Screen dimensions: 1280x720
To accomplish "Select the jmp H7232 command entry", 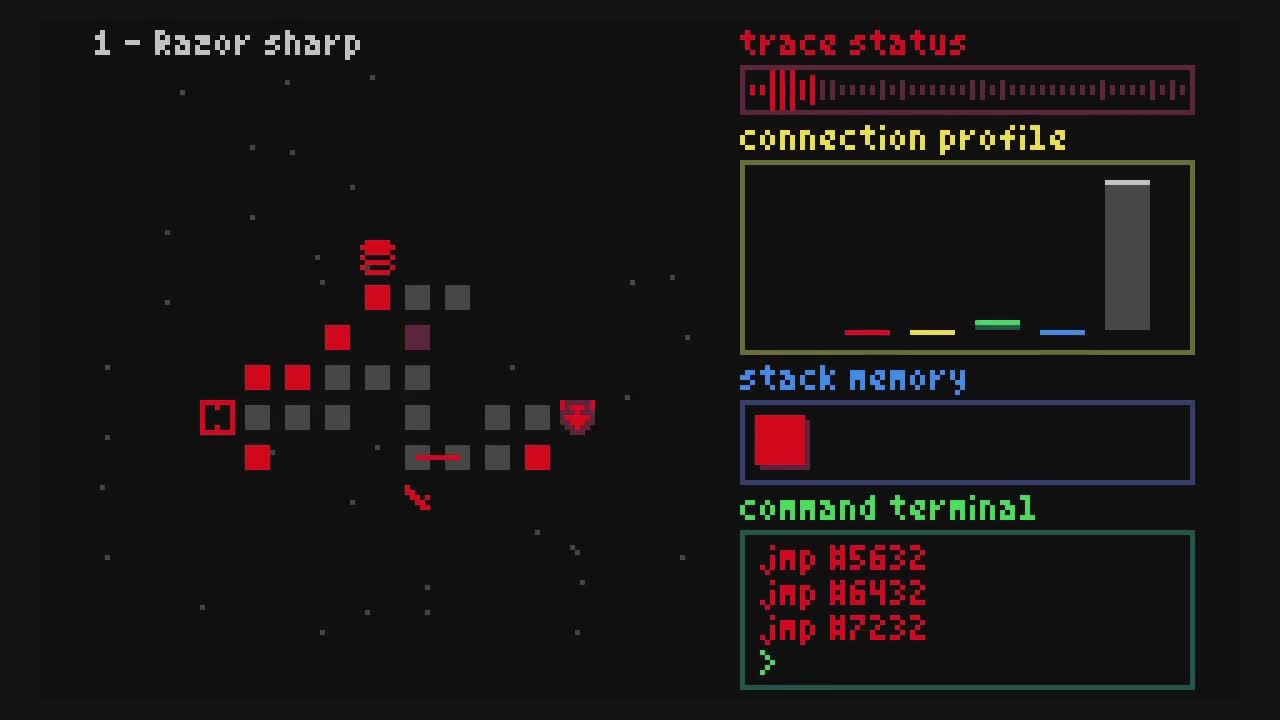I will click(845, 627).
